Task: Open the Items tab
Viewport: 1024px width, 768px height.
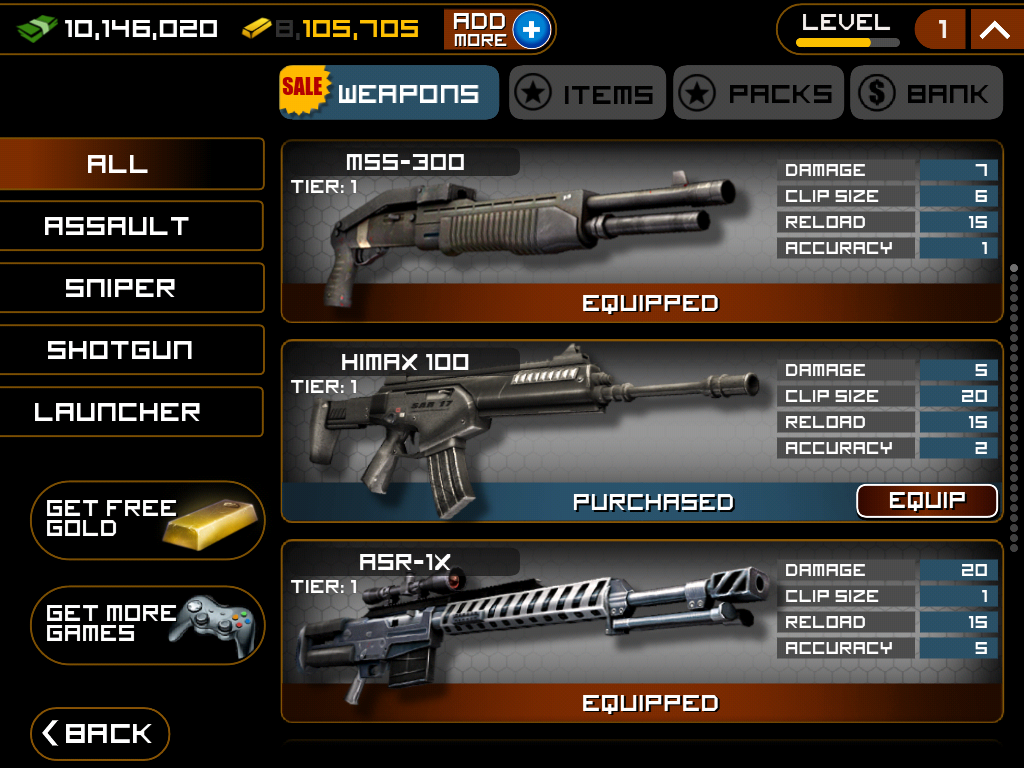Action: point(587,93)
